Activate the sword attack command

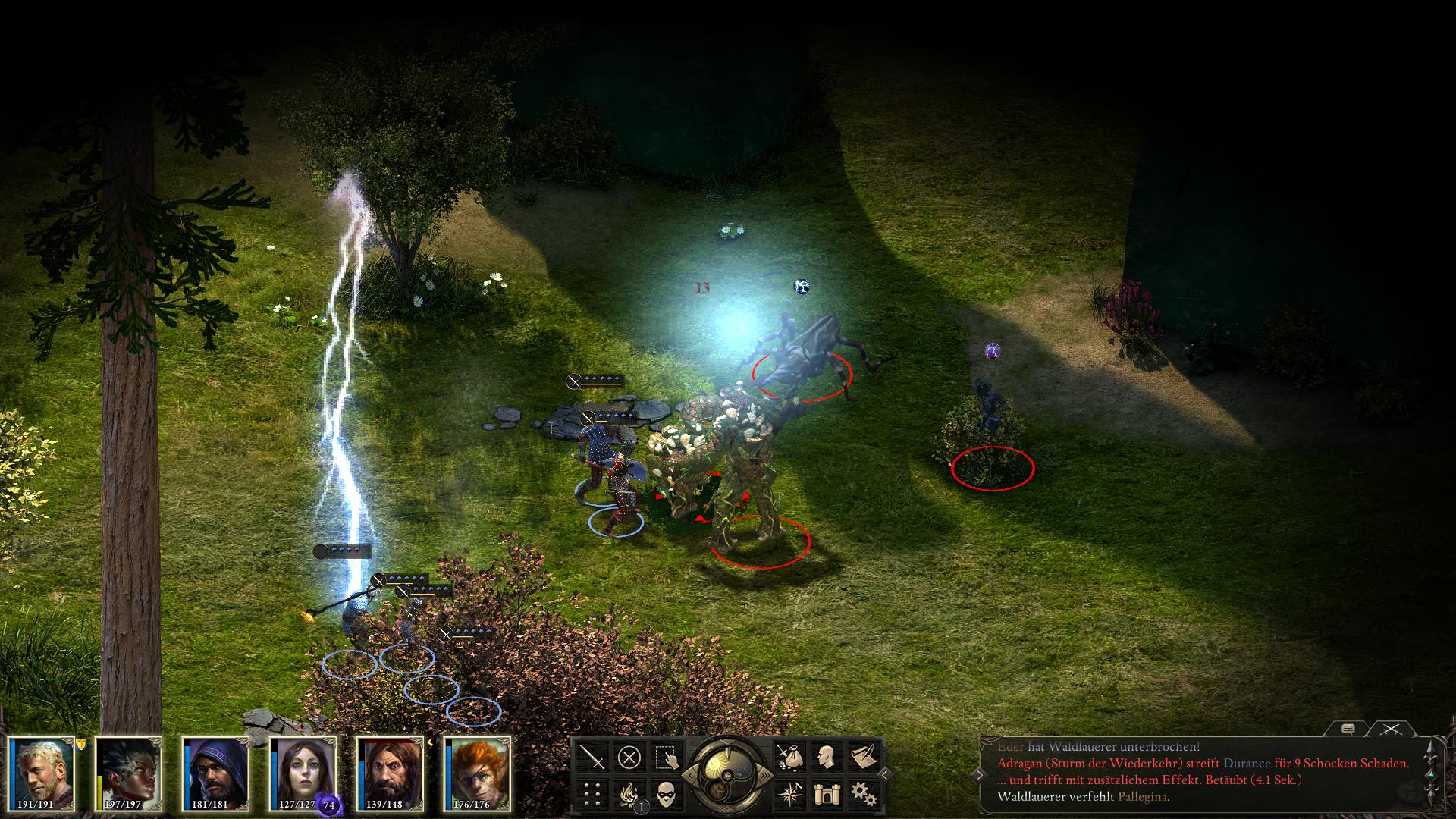tap(592, 757)
